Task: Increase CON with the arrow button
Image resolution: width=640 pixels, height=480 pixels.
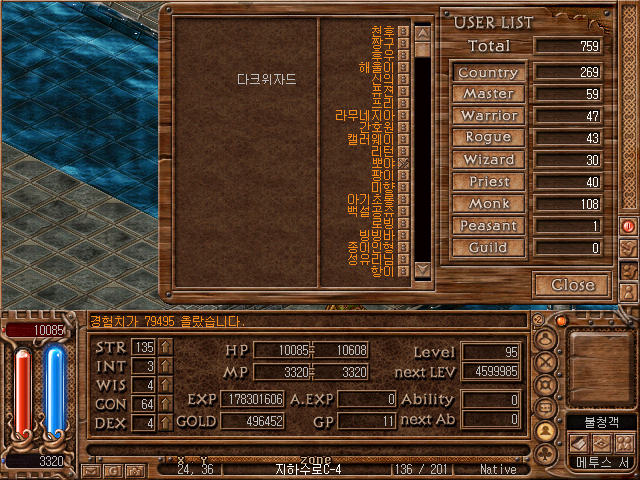Action: tap(165, 404)
